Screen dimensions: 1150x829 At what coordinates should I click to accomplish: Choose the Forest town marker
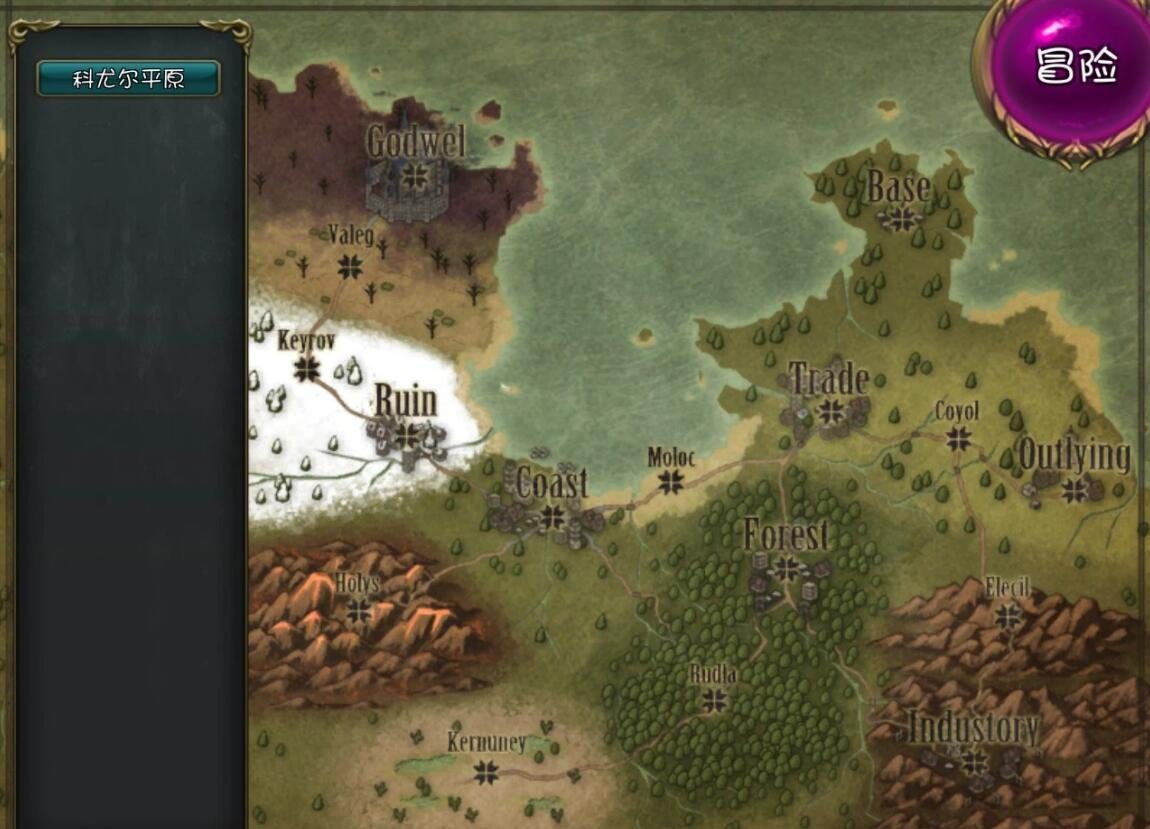point(787,569)
